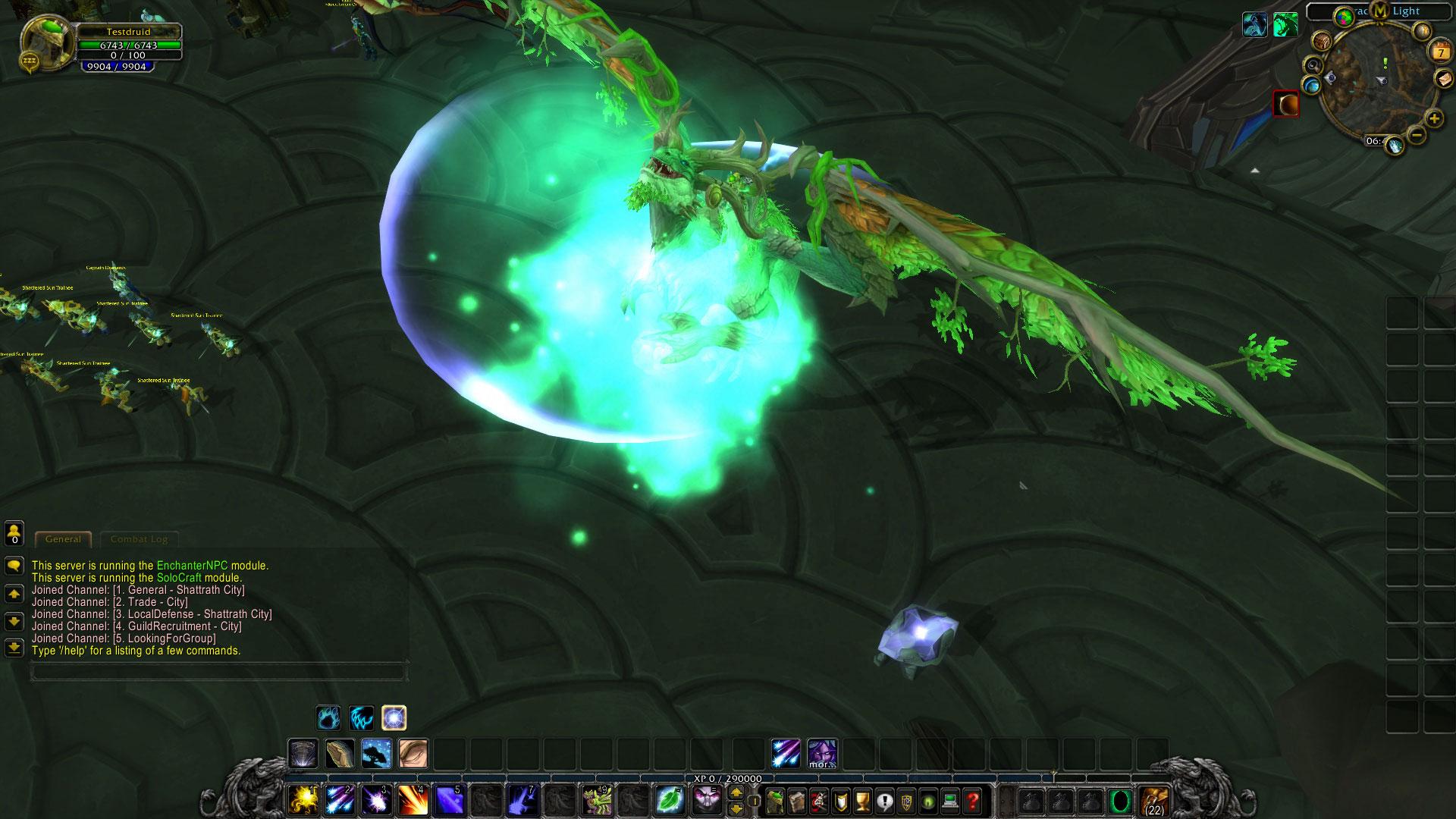Open the calendar button showing 7
Viewport: 1456px width, 819px height.
tap(1440, 52)
